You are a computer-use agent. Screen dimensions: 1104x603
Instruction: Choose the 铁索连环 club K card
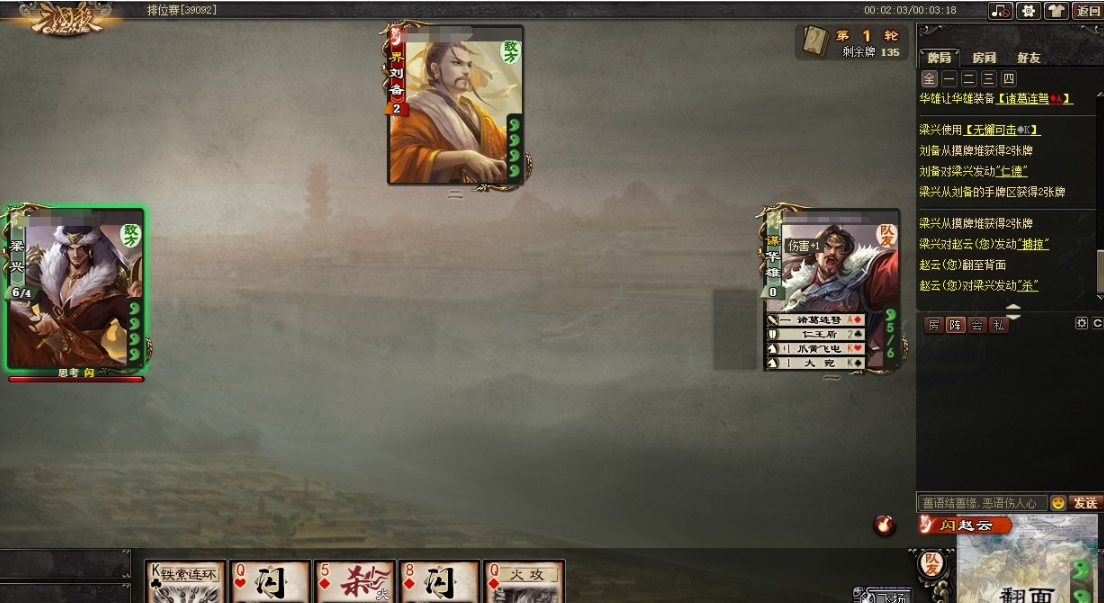pyautogui.click(x=186, y=582)
